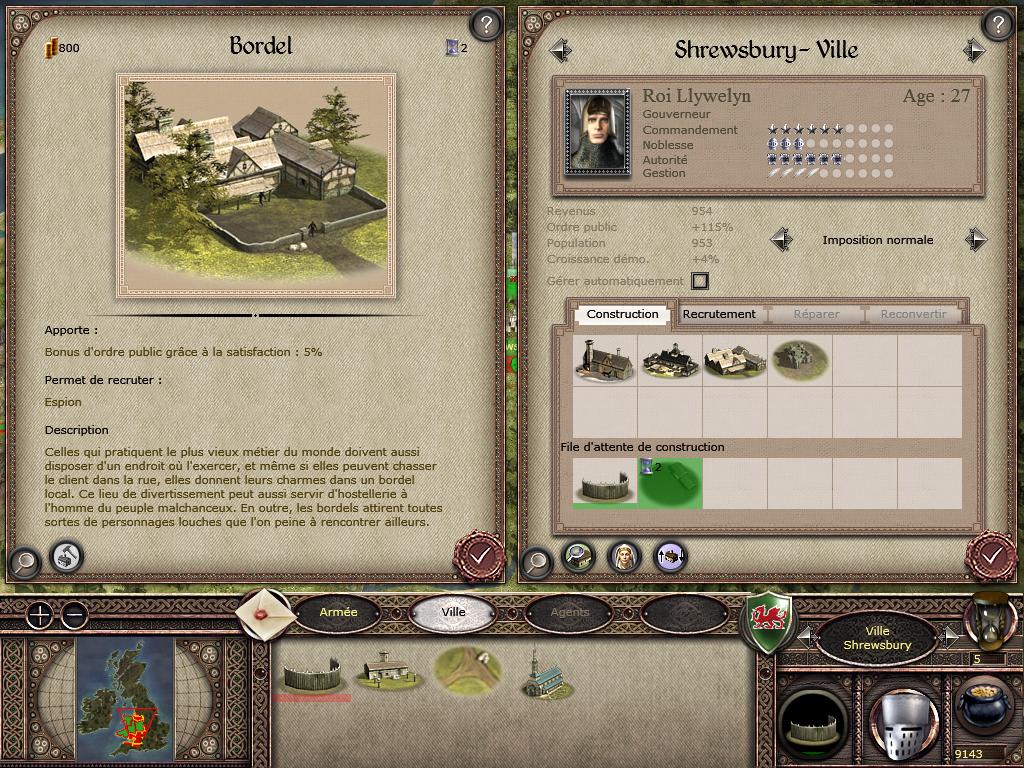Zoom out the minimap with minus button
Viewport: 1024px width, 768px height.
click(x=74, y=615)
